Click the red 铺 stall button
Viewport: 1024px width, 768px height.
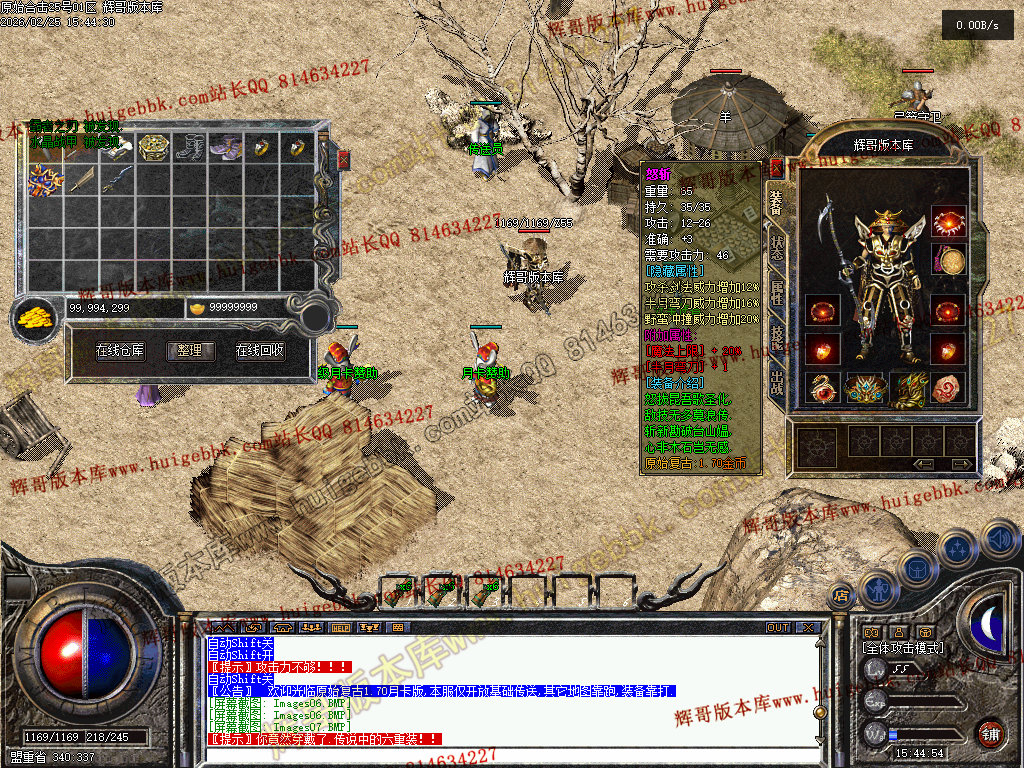pyautogui.click(x=990, y=732)
